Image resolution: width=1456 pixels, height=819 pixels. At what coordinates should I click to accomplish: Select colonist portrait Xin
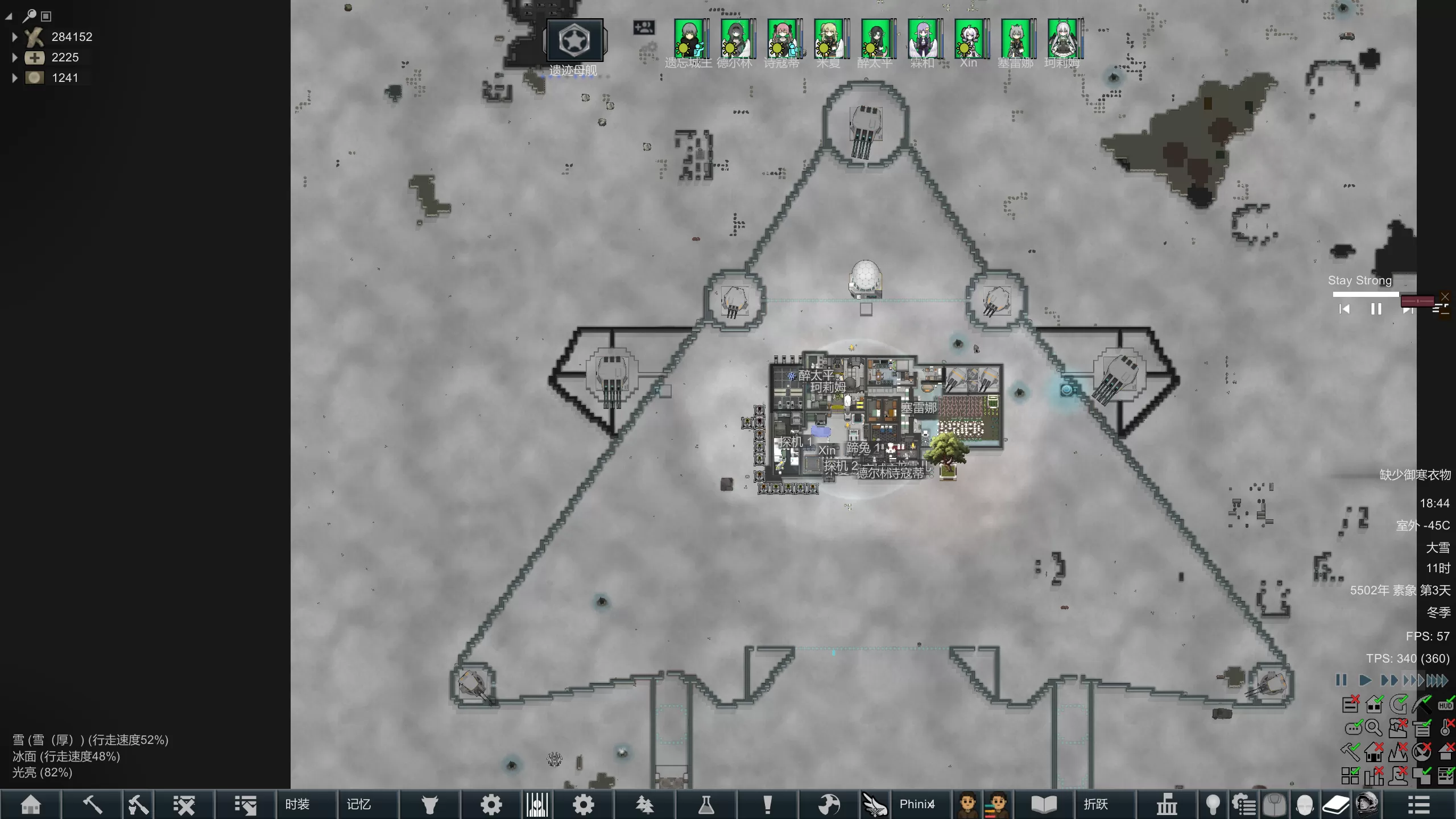tap(969, 39)
